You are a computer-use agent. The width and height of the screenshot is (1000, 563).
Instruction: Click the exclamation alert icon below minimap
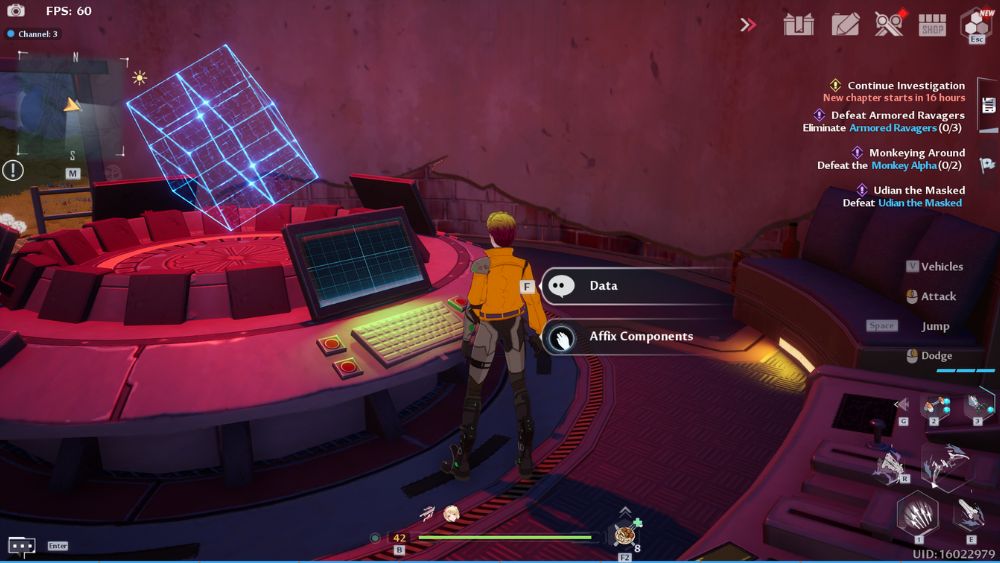tap(13, 170)
